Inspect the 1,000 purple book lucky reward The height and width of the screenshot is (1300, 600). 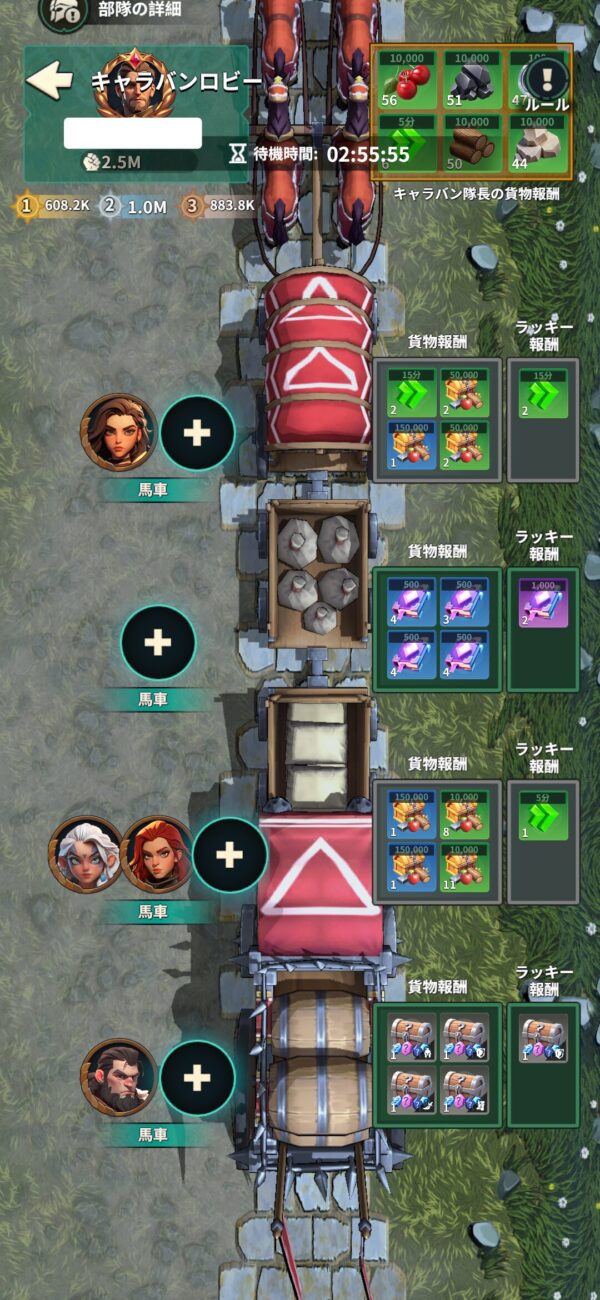pos(543,603)
